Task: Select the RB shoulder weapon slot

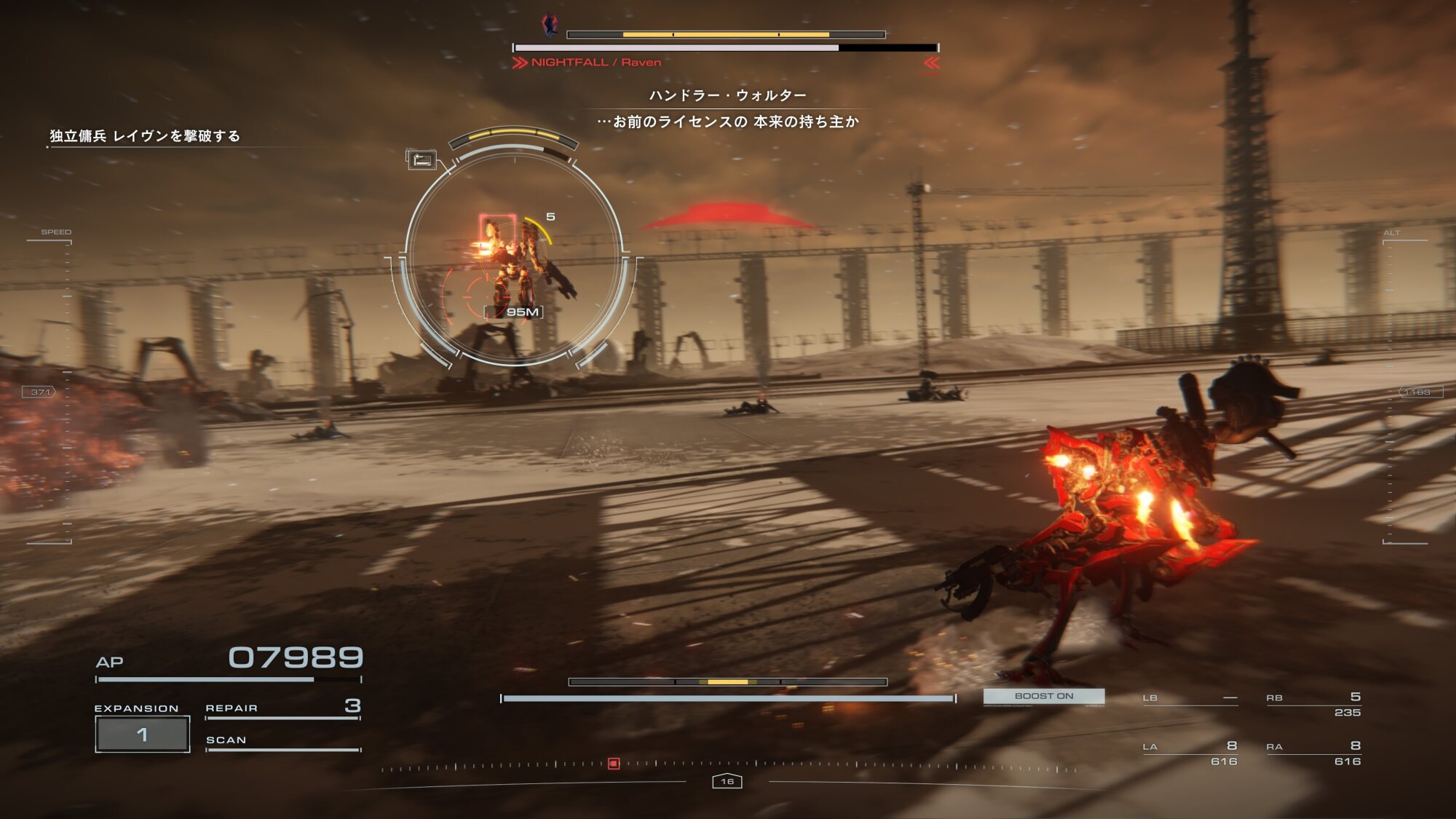Action: (1313, 704)
